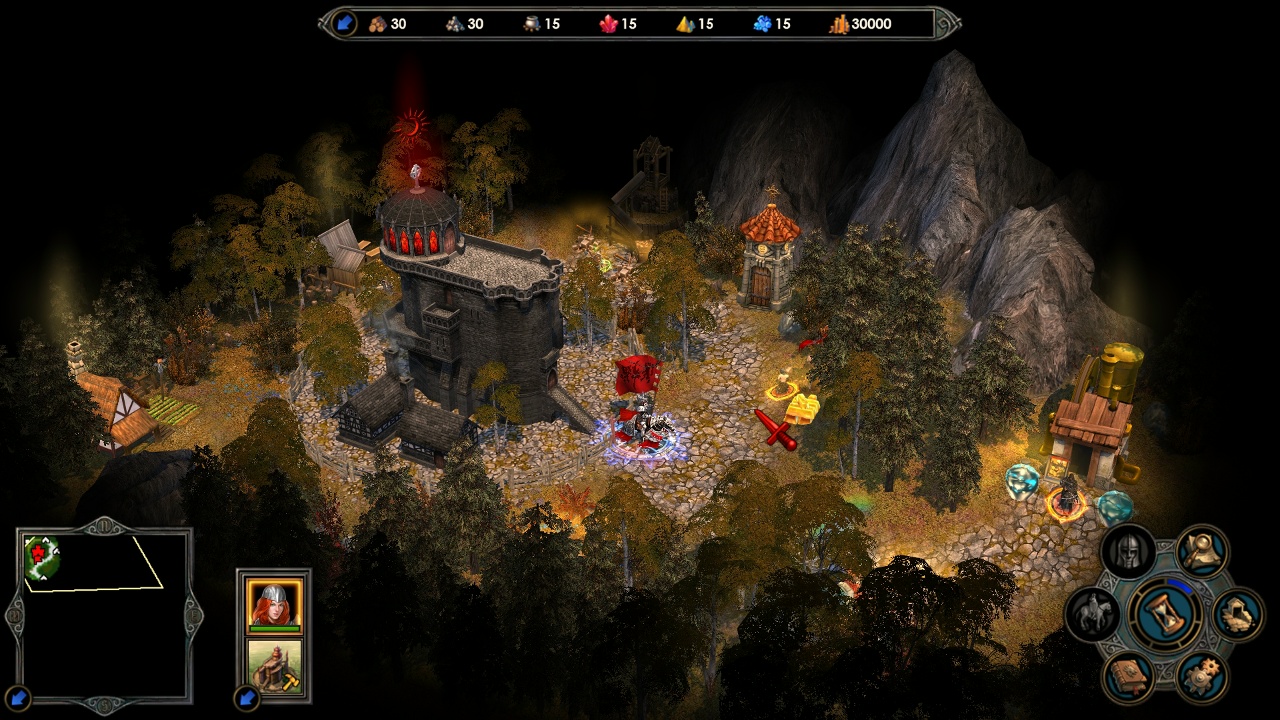Click the gold resource showing 30000
The height and width of the screenshot is (720, 1280).
[860, 24]
